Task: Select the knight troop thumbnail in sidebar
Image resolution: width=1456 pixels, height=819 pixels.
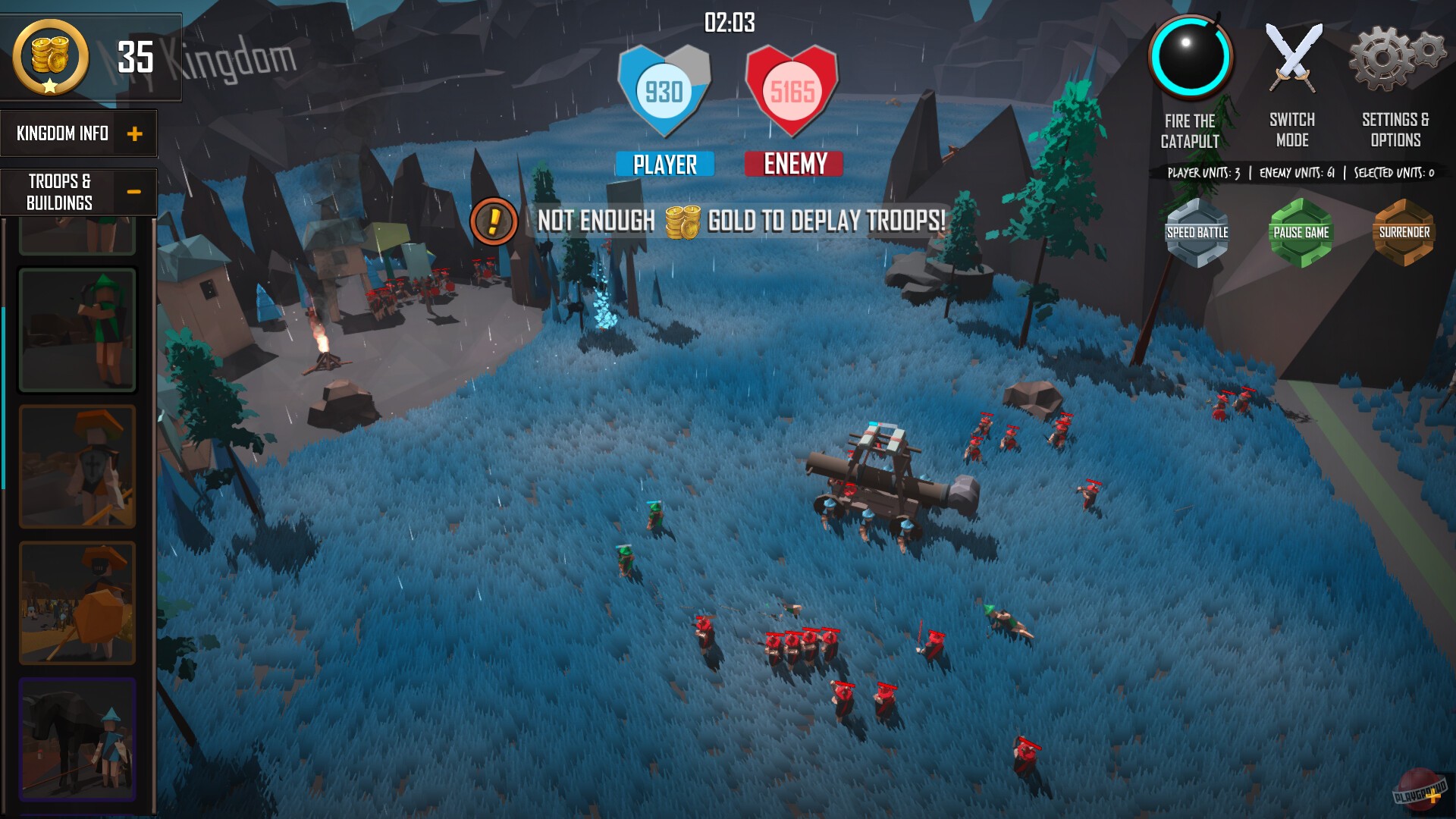Action: (x=76, y=466)
